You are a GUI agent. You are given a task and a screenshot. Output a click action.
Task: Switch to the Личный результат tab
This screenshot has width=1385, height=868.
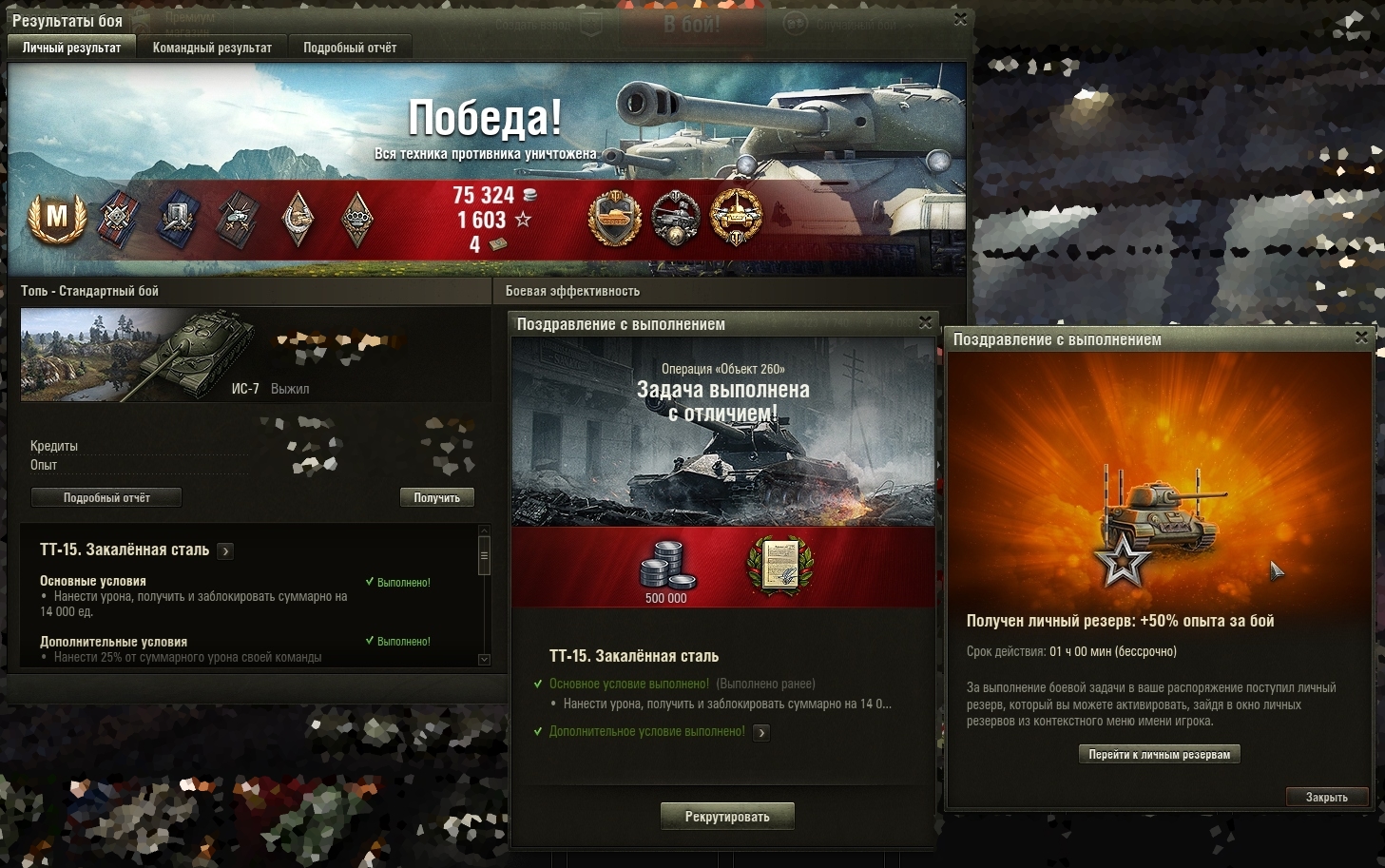point(71,48)
